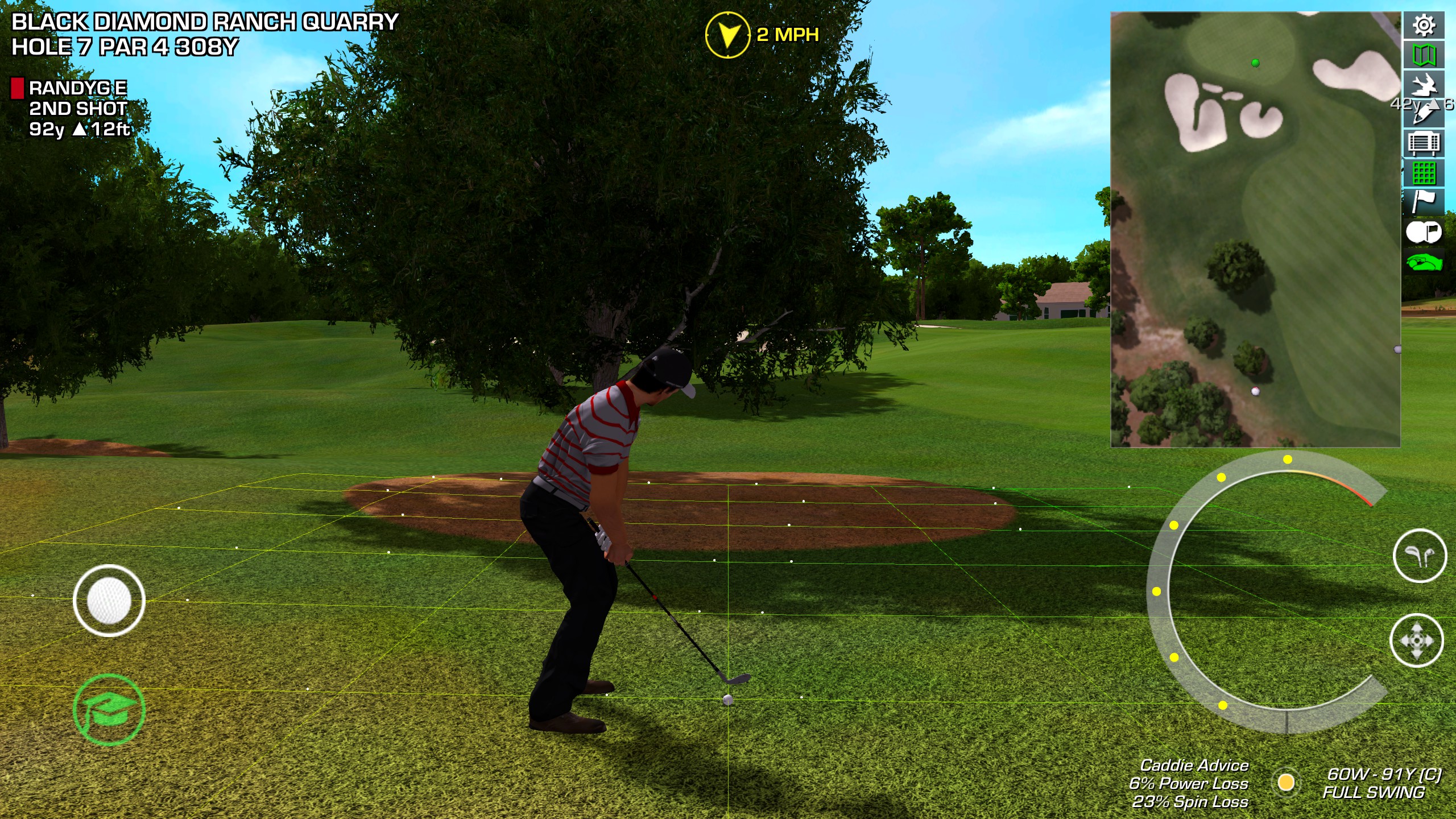Open the graduation cap tutorial button
The width and height of the screenshot is (1456, 819).
click(109, 709)
